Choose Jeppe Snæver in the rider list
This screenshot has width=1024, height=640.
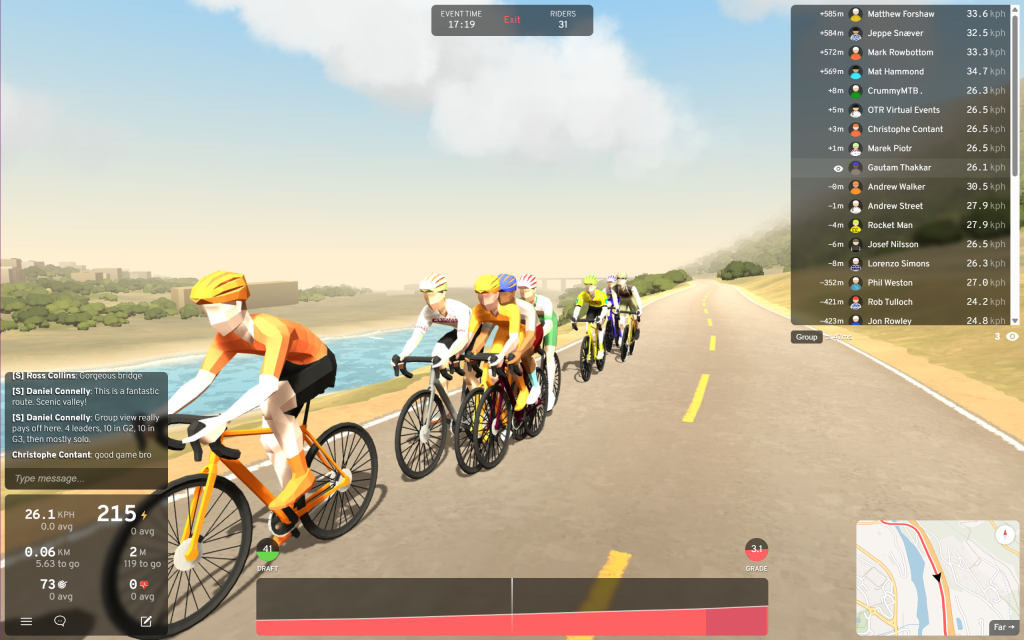point(900,33)
